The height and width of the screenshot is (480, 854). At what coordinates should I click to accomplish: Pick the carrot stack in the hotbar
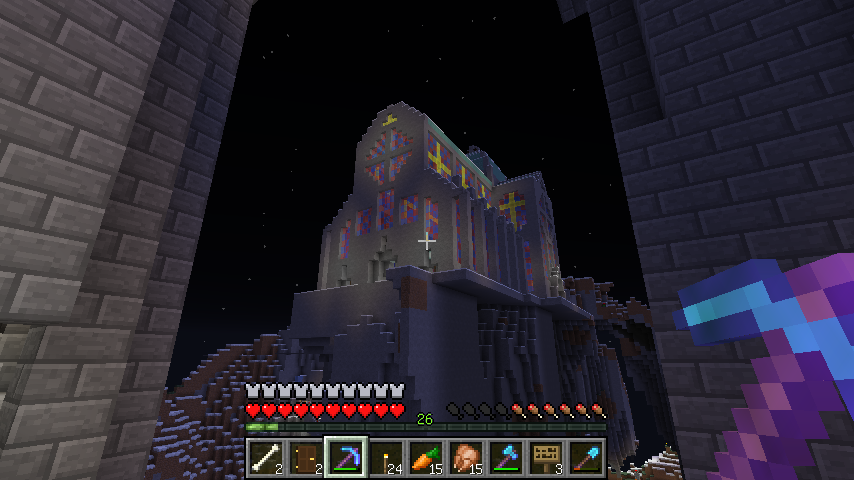[426, 457]
